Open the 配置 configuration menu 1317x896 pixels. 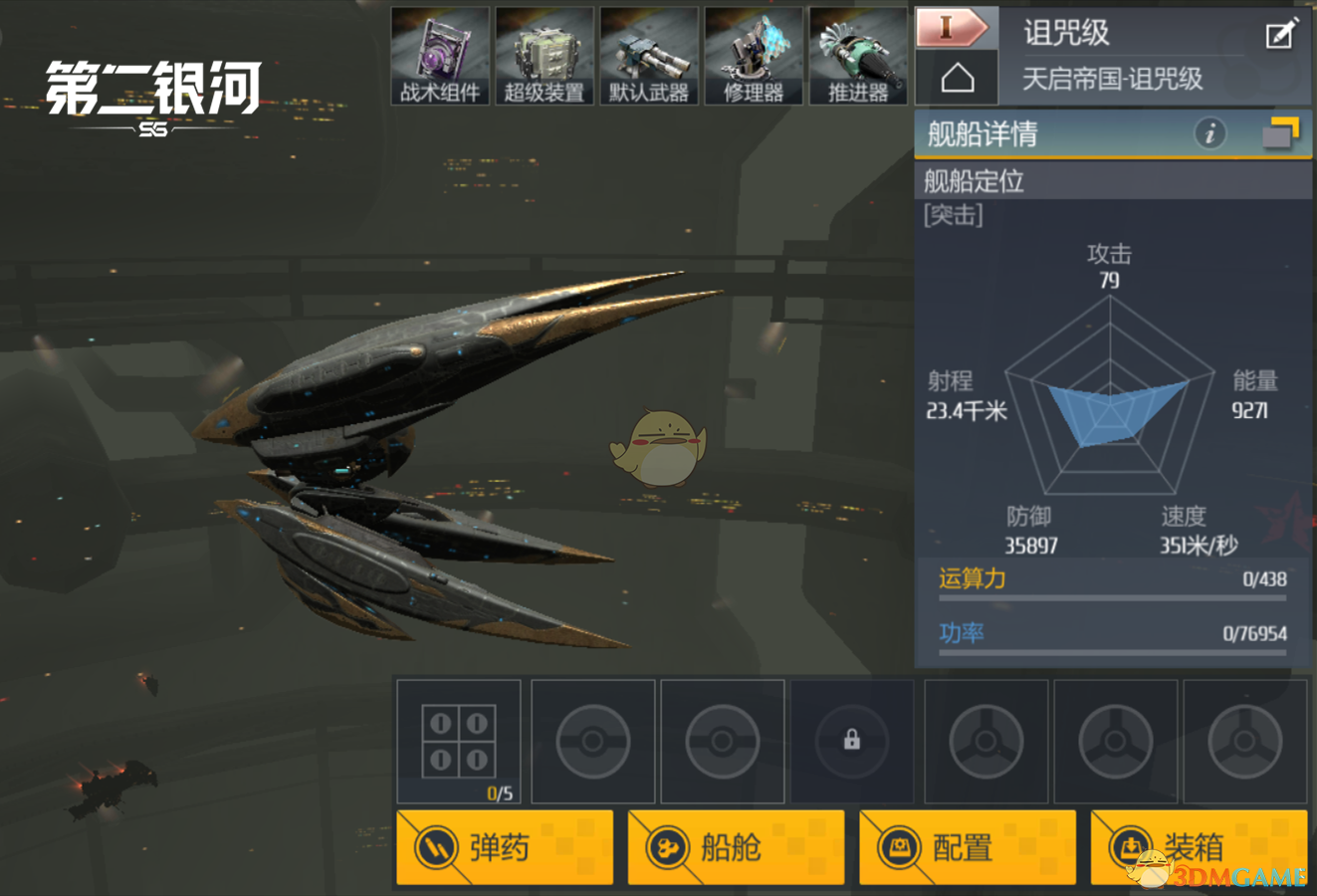click(x=968, y=847)
